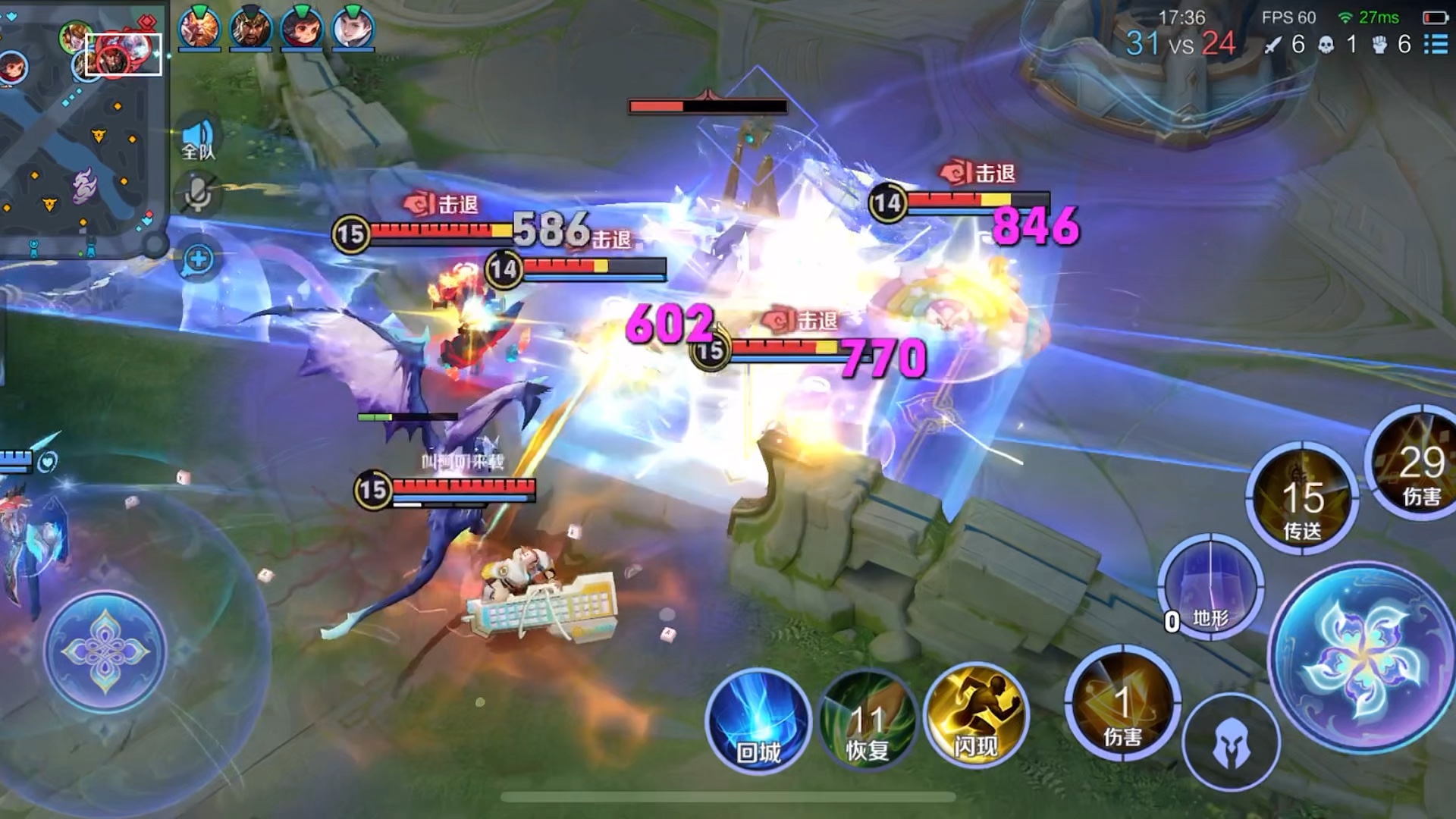This screenshot has height=819, width=1456.
Task: Click the helmet hero-targeting button
Action: click(x=1230, y=743)
